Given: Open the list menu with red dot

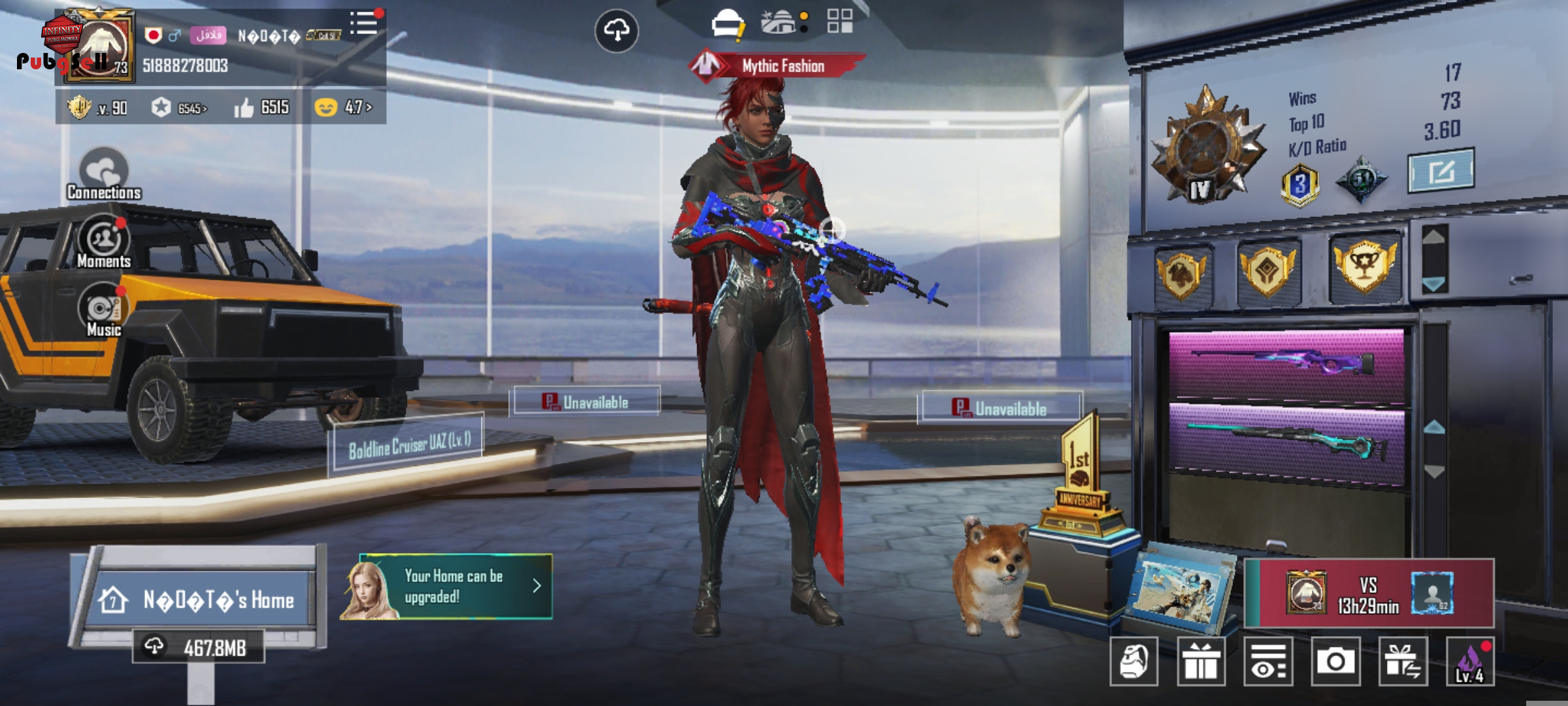Looking at the screenshot, I should (x=364, y=23).
